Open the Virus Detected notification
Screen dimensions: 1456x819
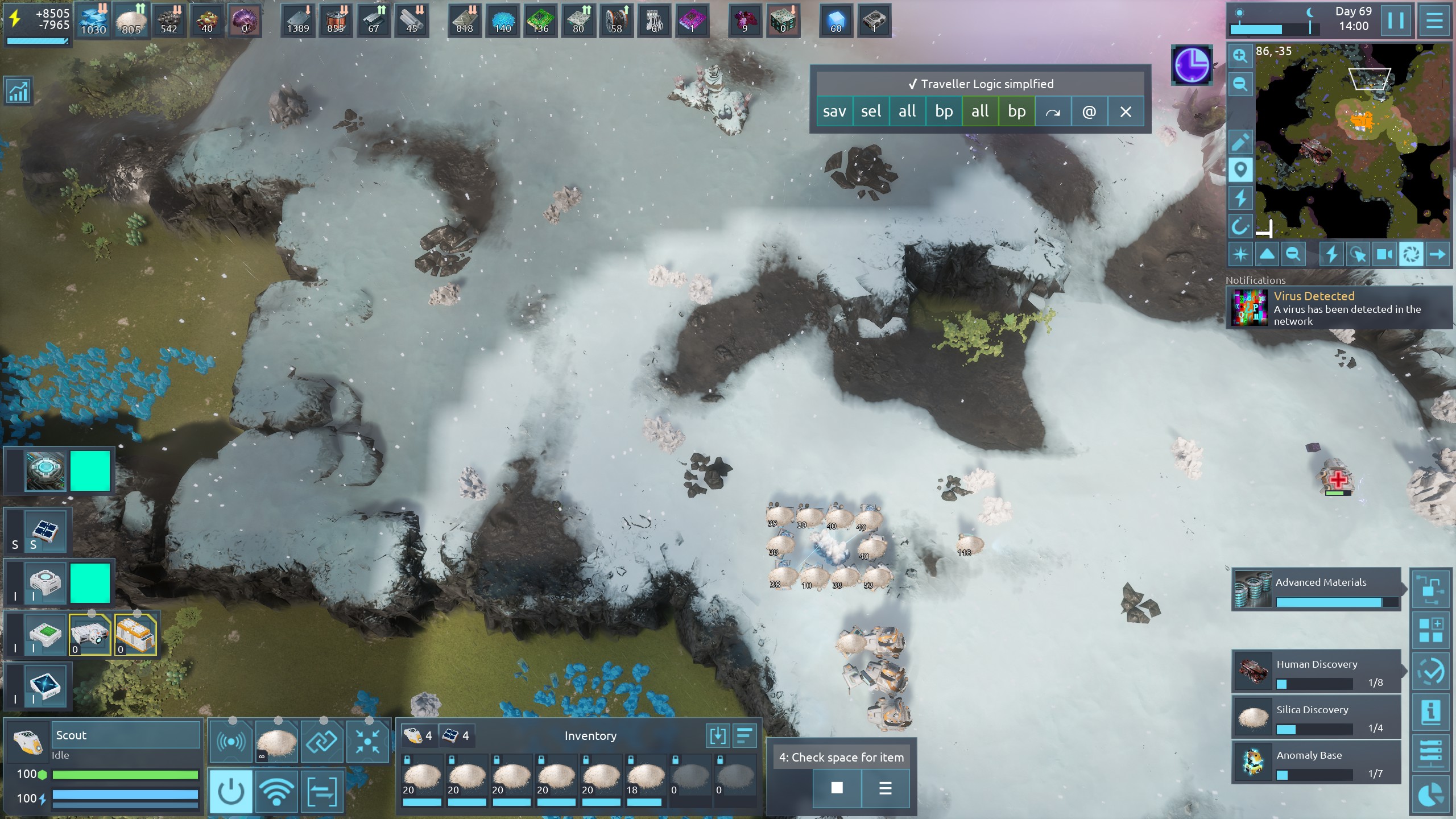(1339, 308)
